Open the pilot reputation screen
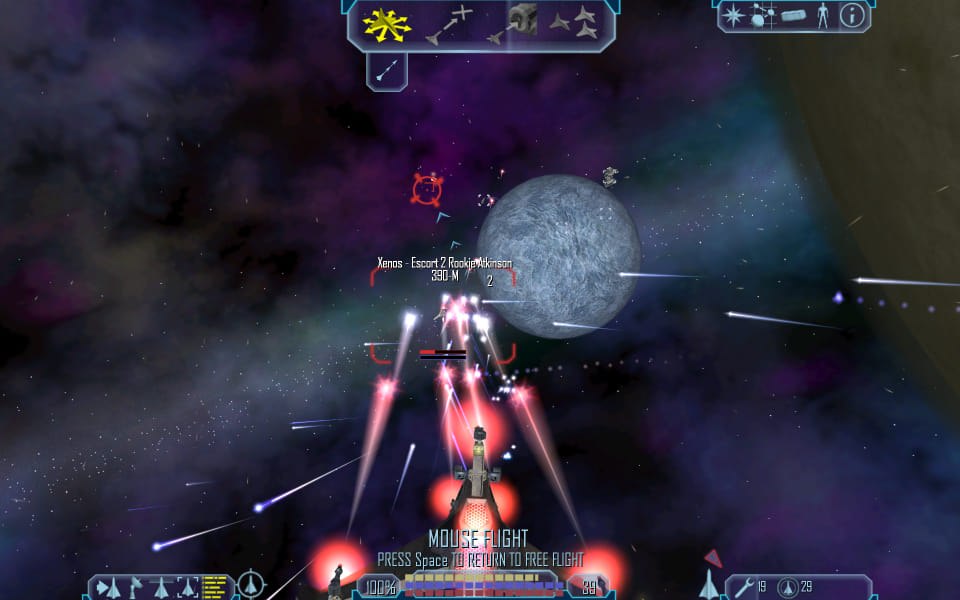This screenshot has height=600, width=960. (x=823, y=16)
